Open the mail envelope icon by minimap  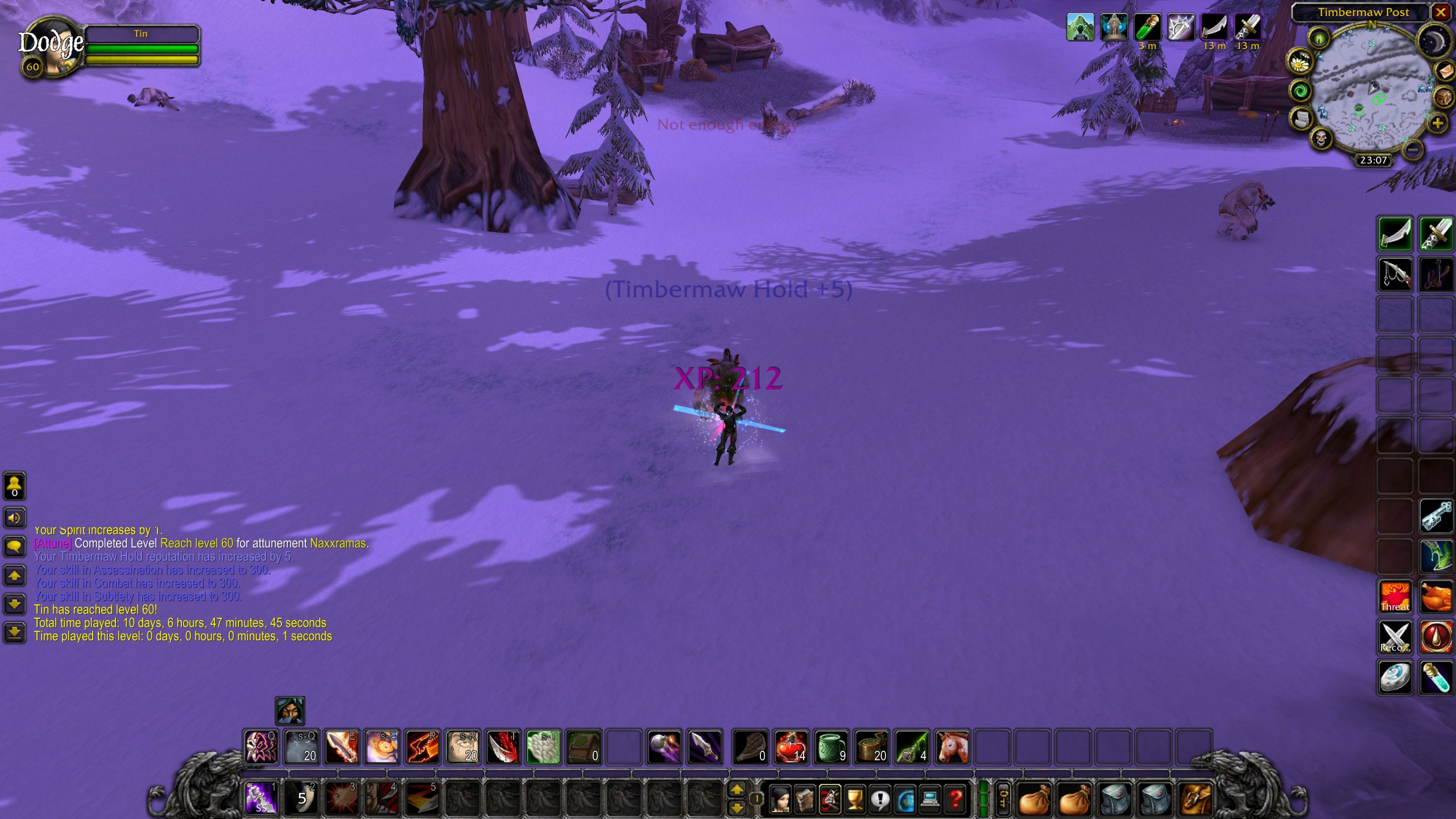tap(1445, 71)
